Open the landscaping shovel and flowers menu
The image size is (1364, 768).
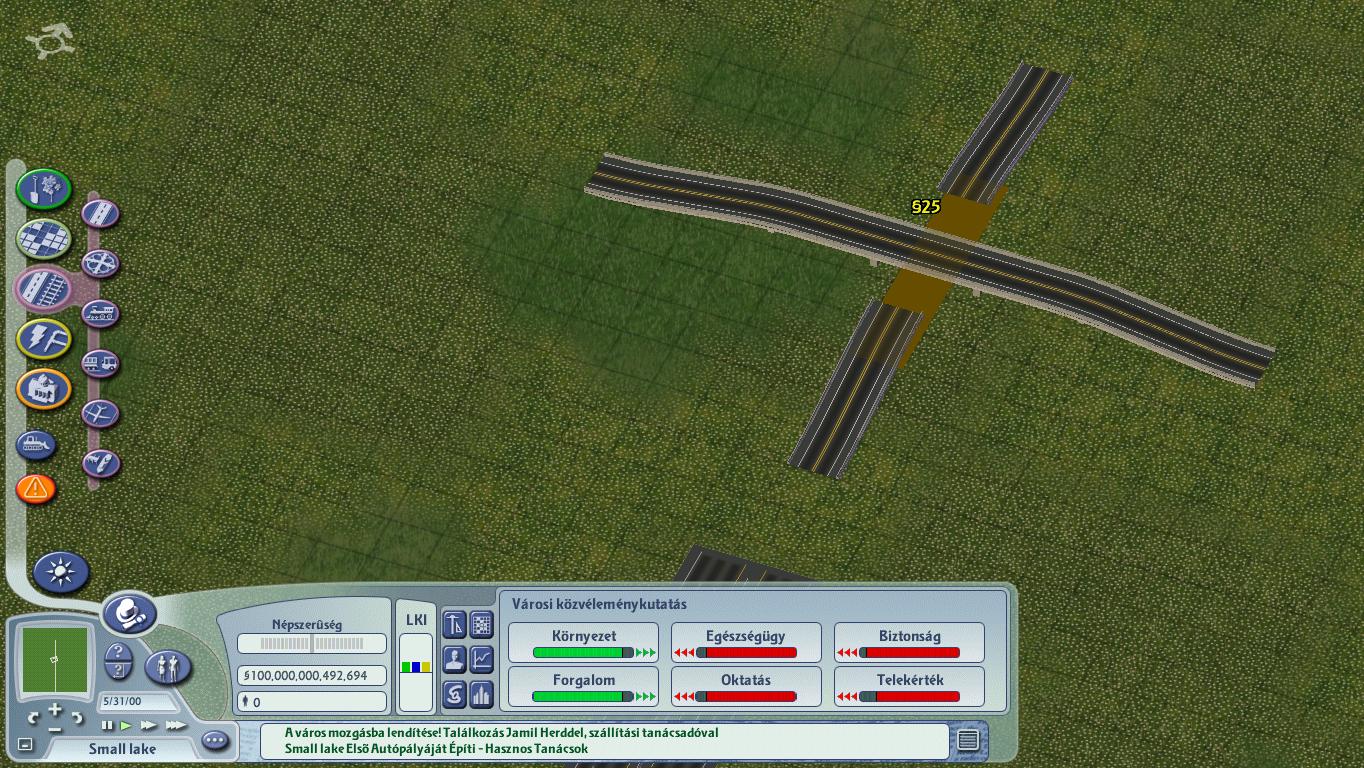(x=43, y=189)
